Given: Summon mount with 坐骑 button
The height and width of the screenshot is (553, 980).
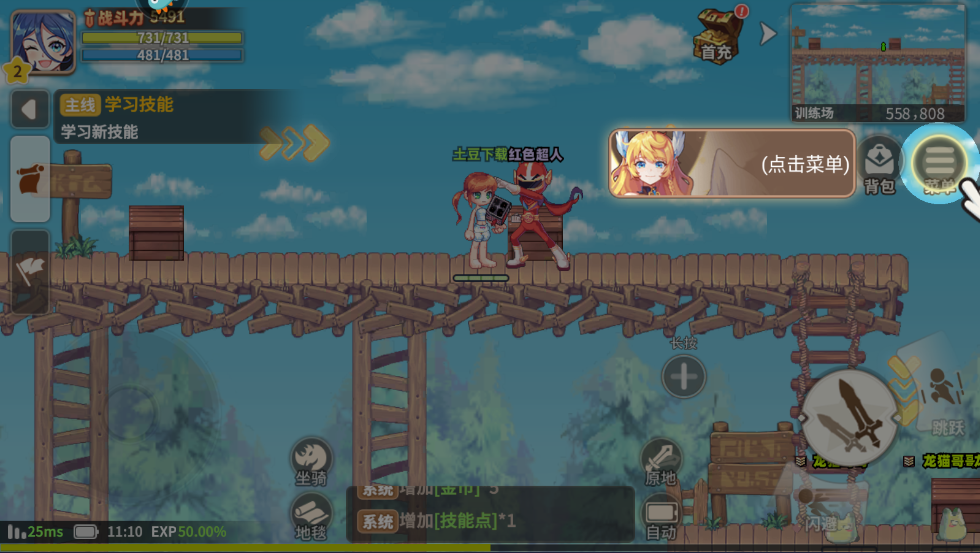Looking at the screenshot, I should [311, 460].
